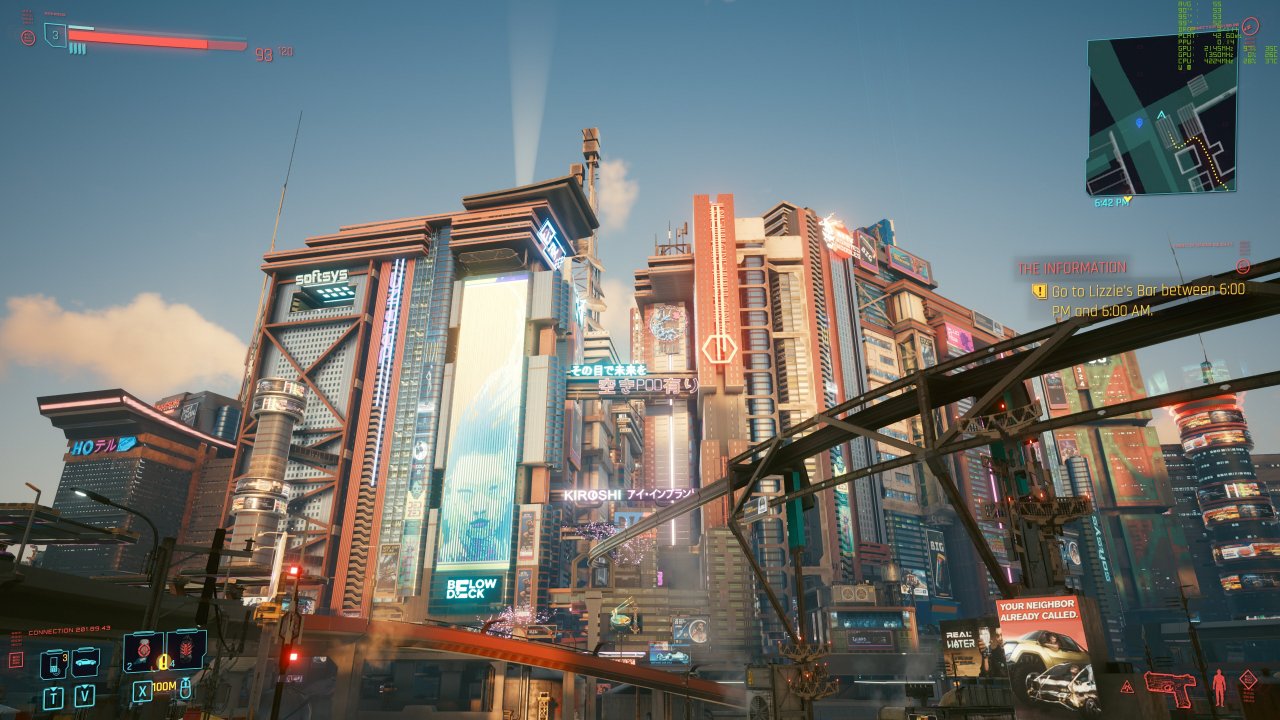Select the pistol weapon icon

1170,686
